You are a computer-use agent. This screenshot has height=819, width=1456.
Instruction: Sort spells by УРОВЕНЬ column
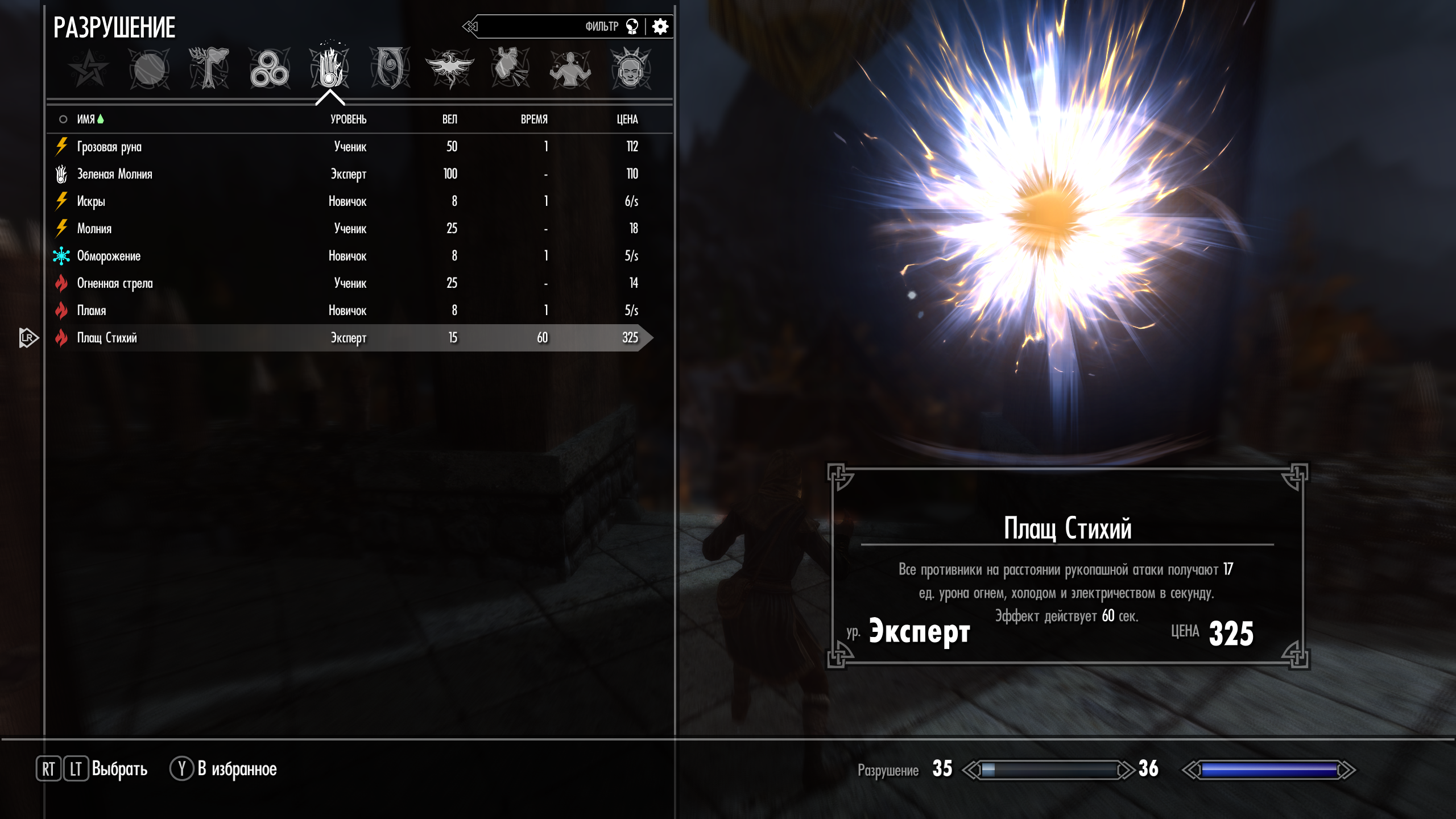click(x=348, y=119)
